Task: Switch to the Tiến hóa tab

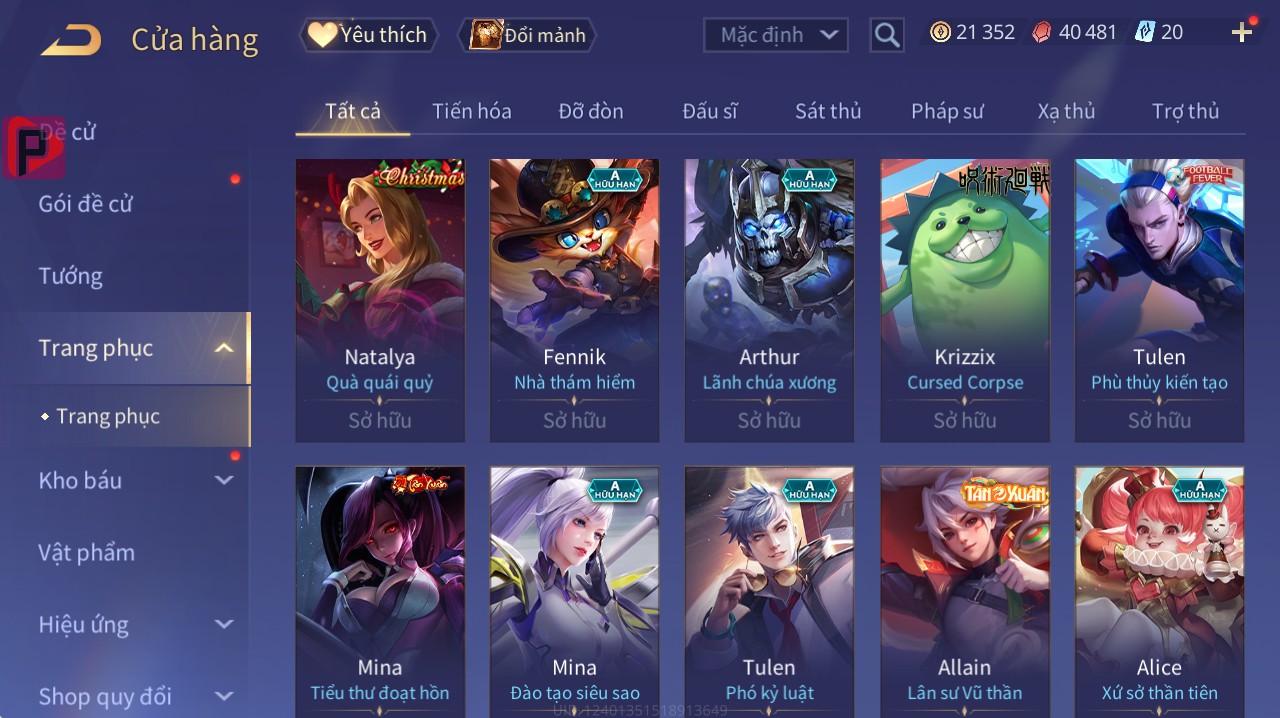Action: (x=471, y=111)
